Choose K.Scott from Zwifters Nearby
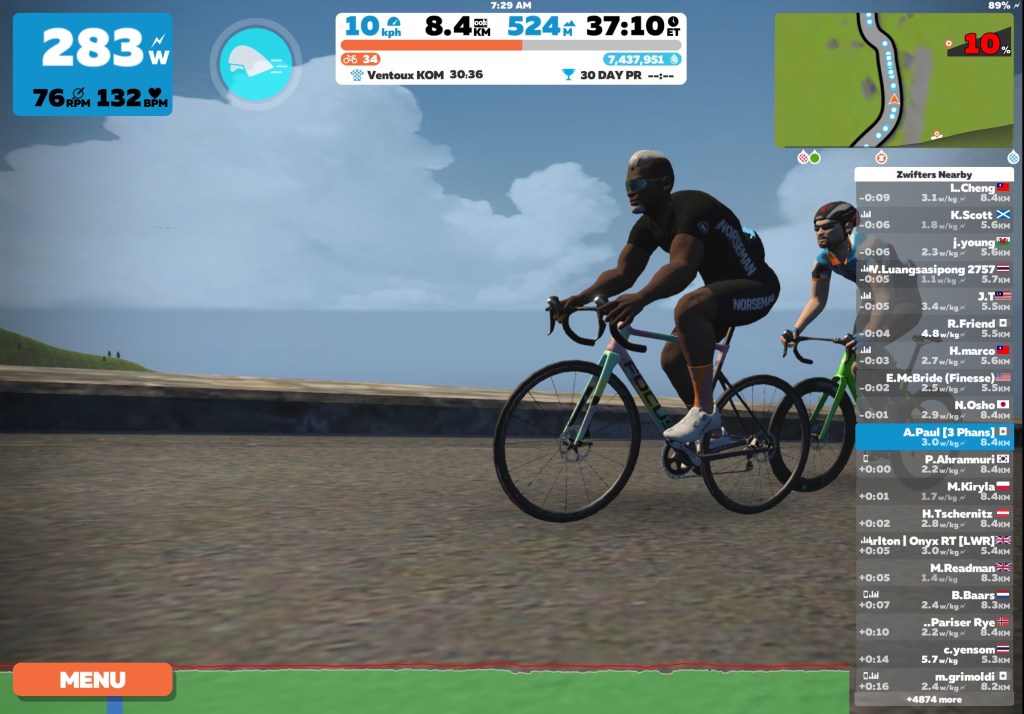The width and height of the screenshot is (1024, 714). [933, 220]
